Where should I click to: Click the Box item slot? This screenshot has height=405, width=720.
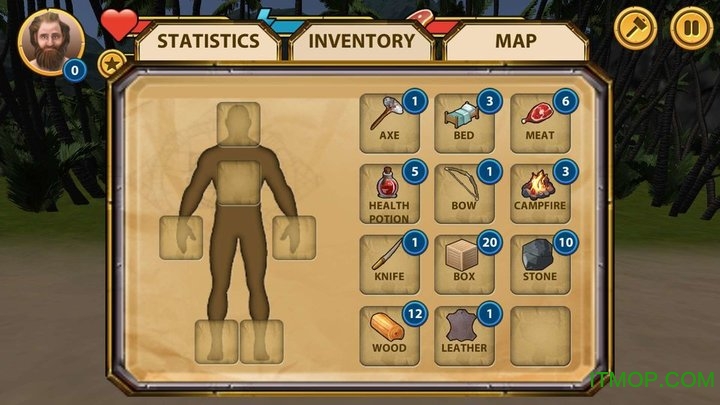[465, 264]
